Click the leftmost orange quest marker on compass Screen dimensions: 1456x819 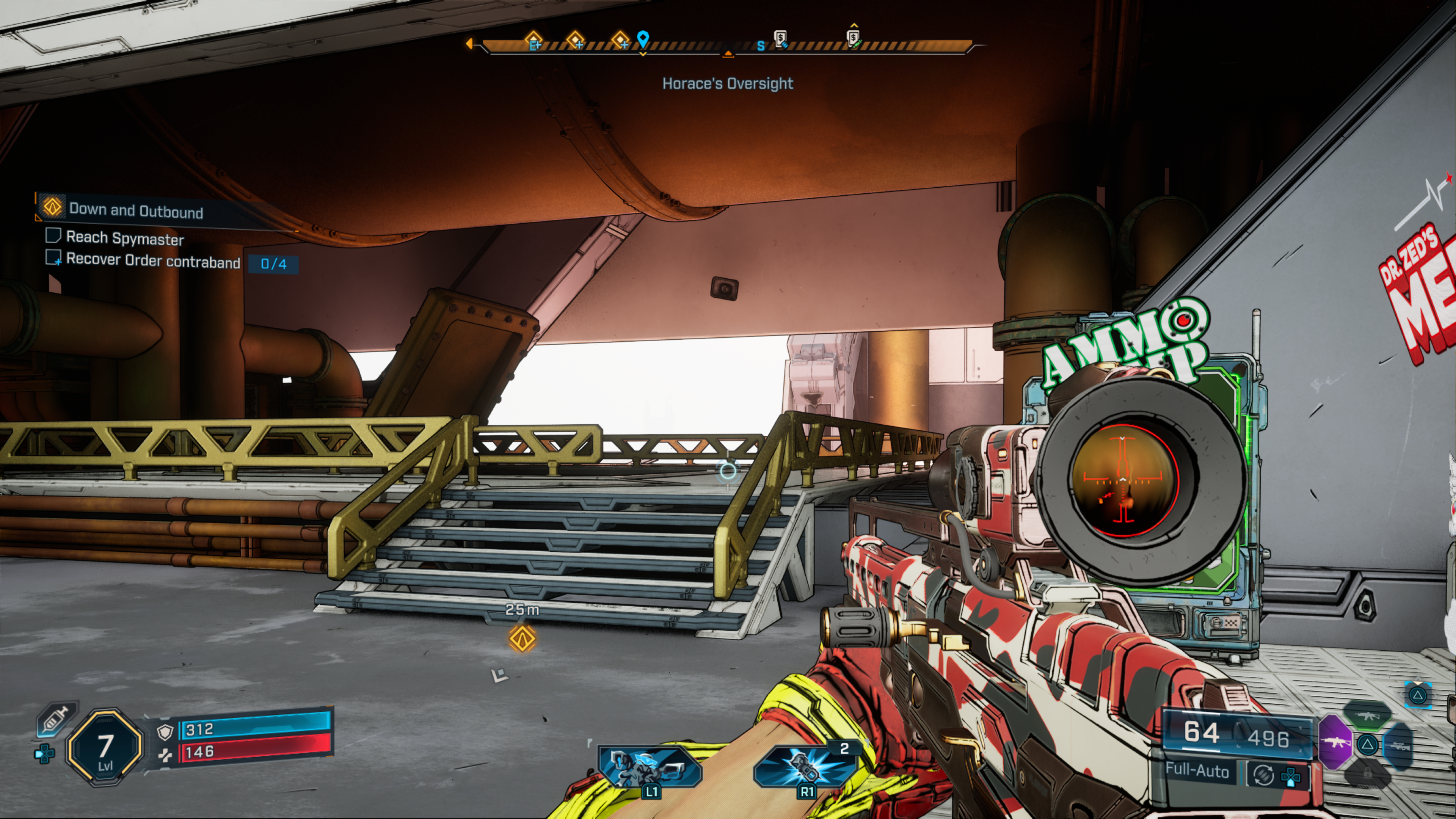(x=533, y=41)
